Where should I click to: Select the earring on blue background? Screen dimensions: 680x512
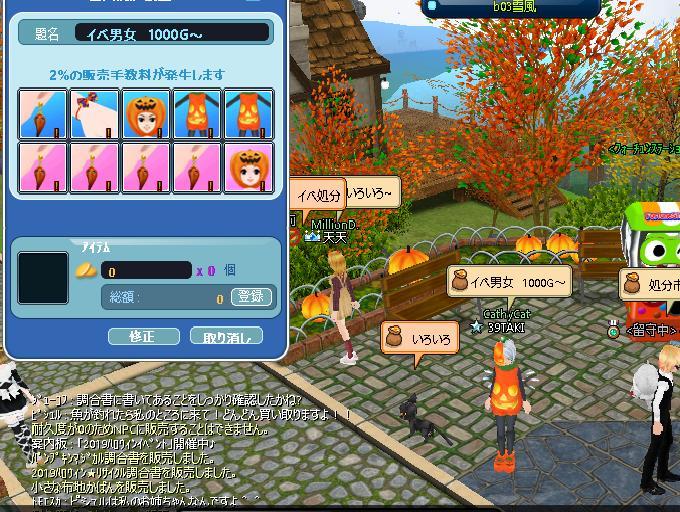[x=43, y=113]
